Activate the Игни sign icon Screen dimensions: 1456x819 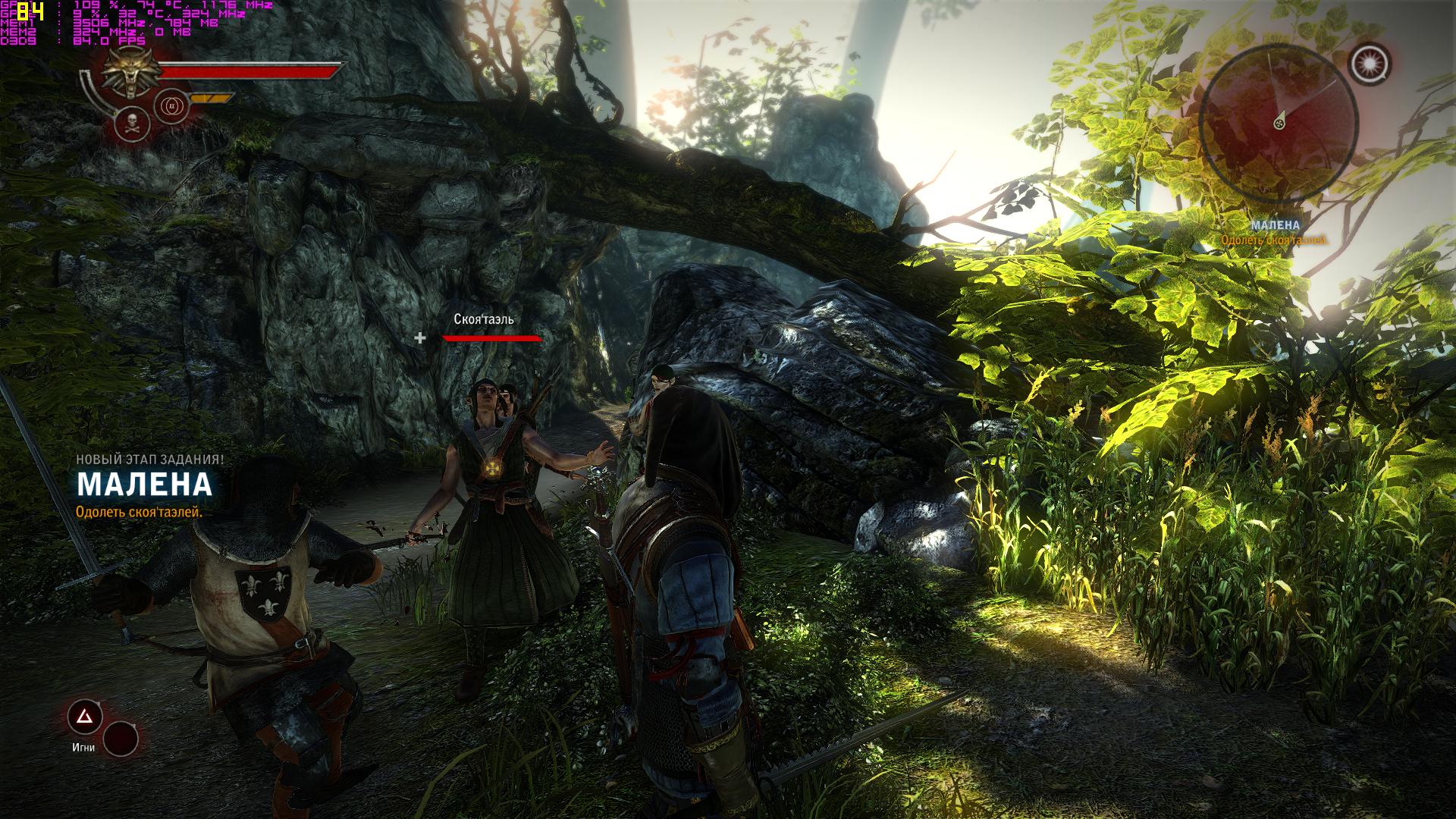(x=83, y=716)
